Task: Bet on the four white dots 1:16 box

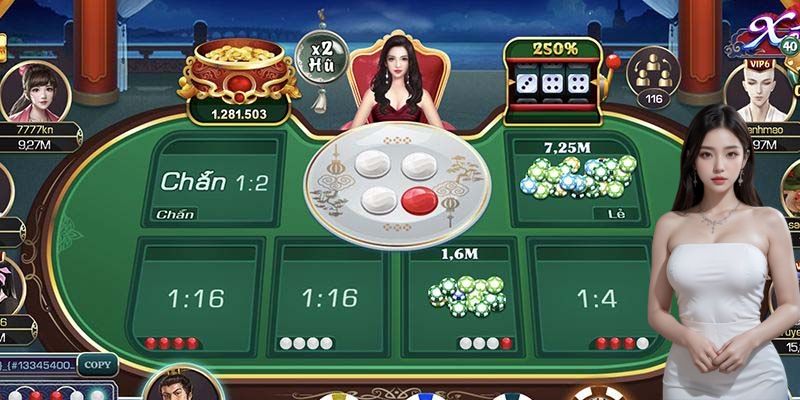Action: 329,296
